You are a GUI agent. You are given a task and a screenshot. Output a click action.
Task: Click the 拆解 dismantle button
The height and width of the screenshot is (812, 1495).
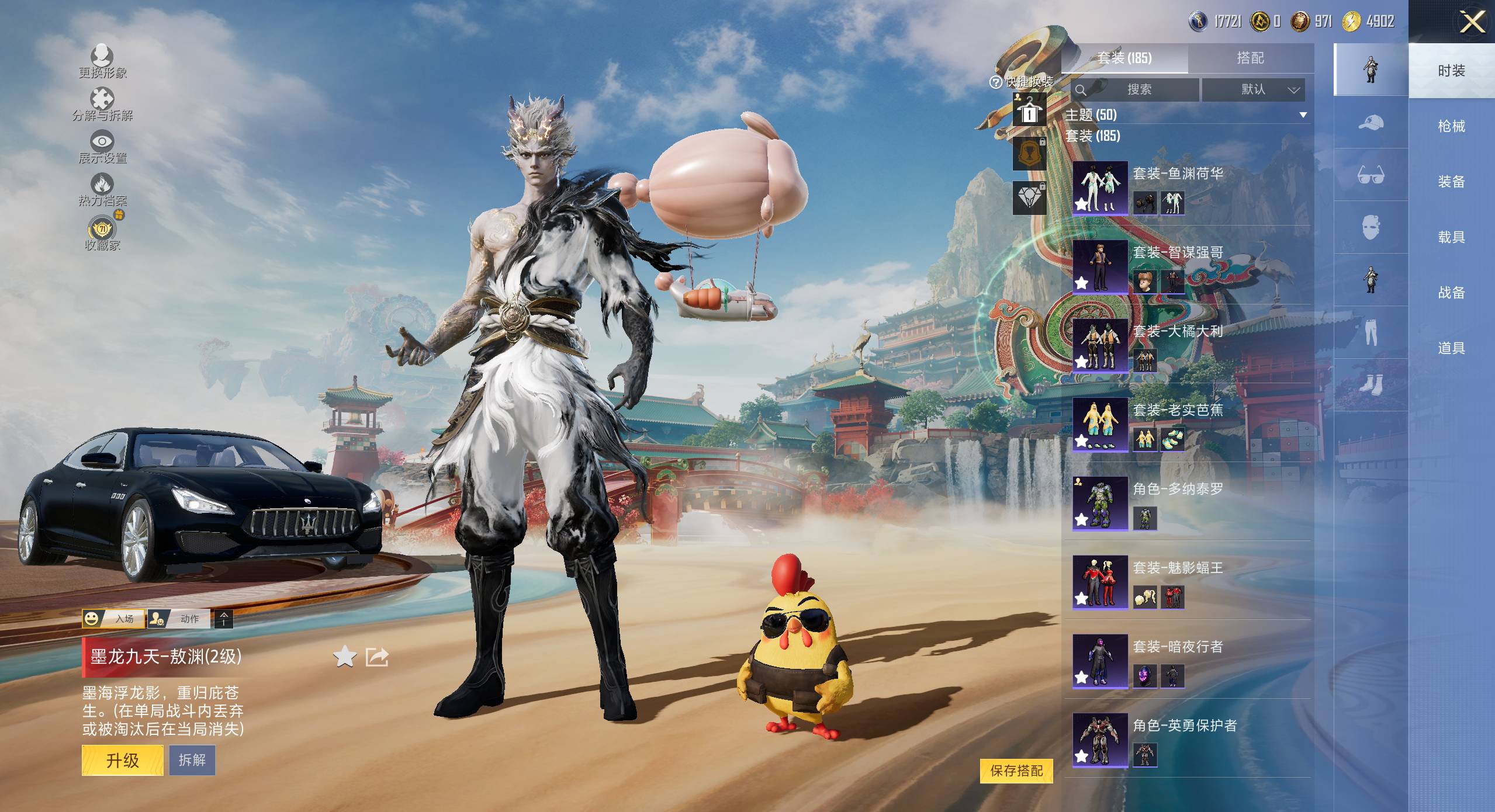(192, 760)
